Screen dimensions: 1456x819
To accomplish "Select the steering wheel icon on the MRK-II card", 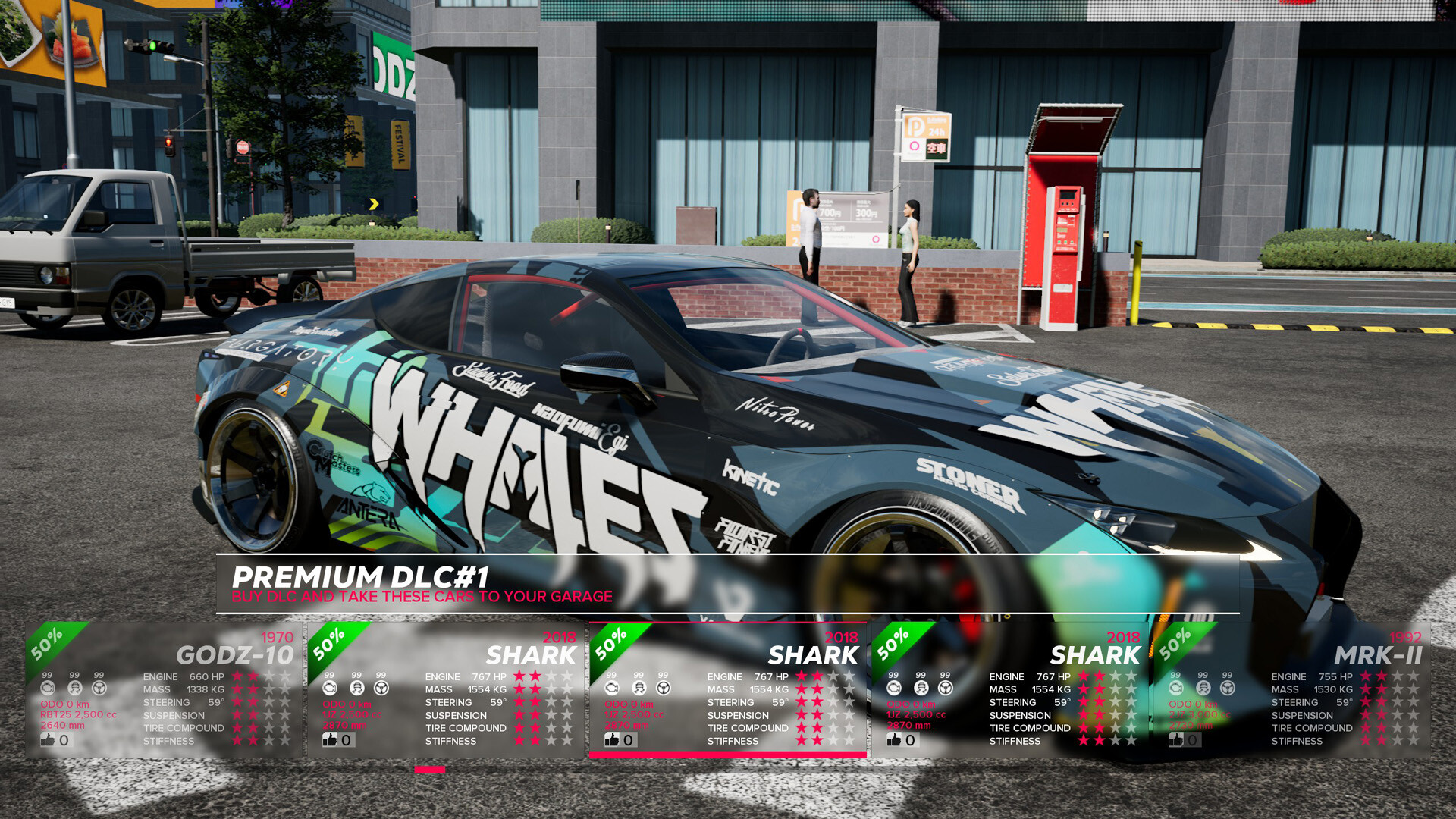I will coord(1226,687).
